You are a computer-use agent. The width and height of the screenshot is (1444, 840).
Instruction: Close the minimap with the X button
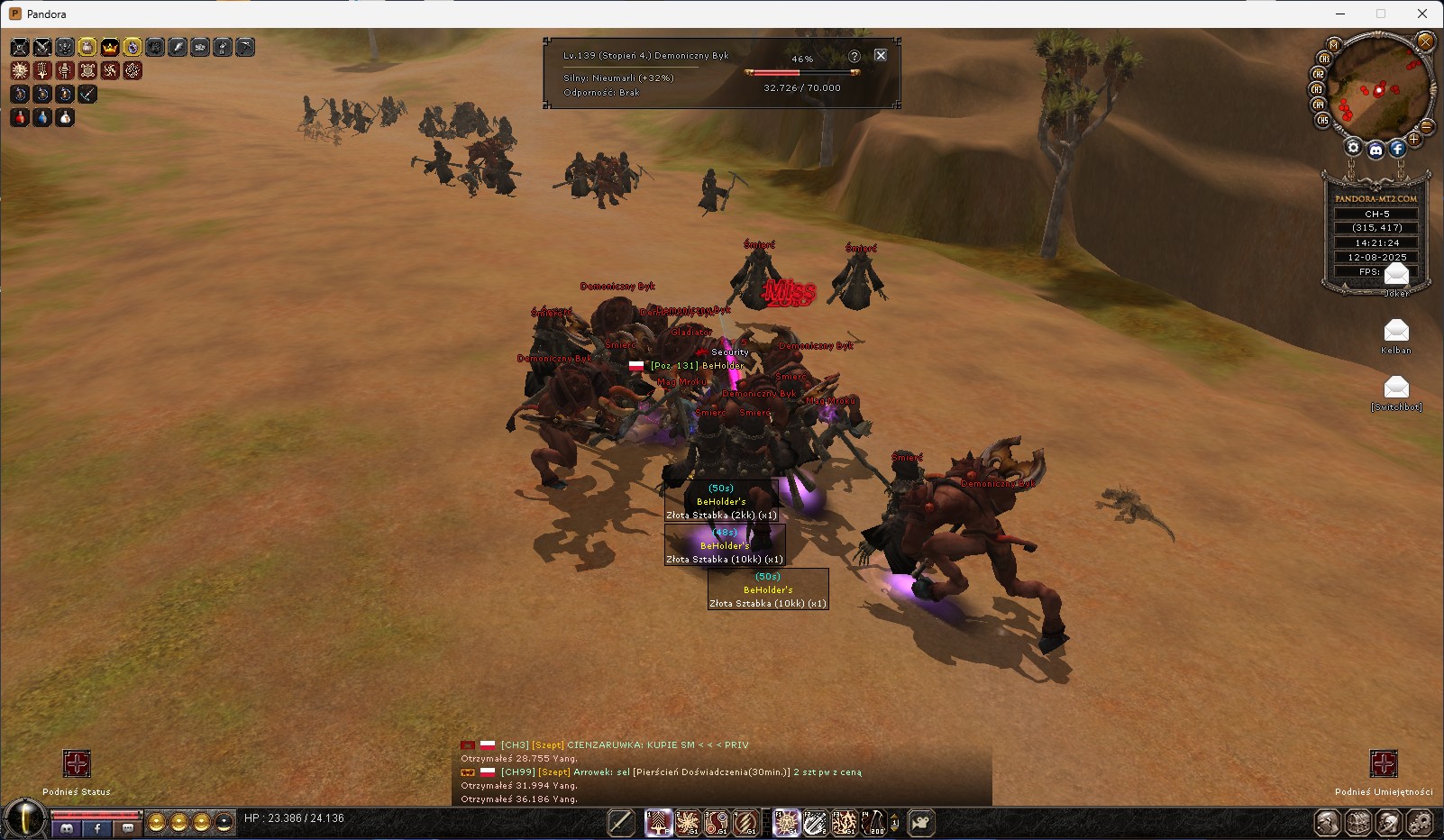point(1425,41)
